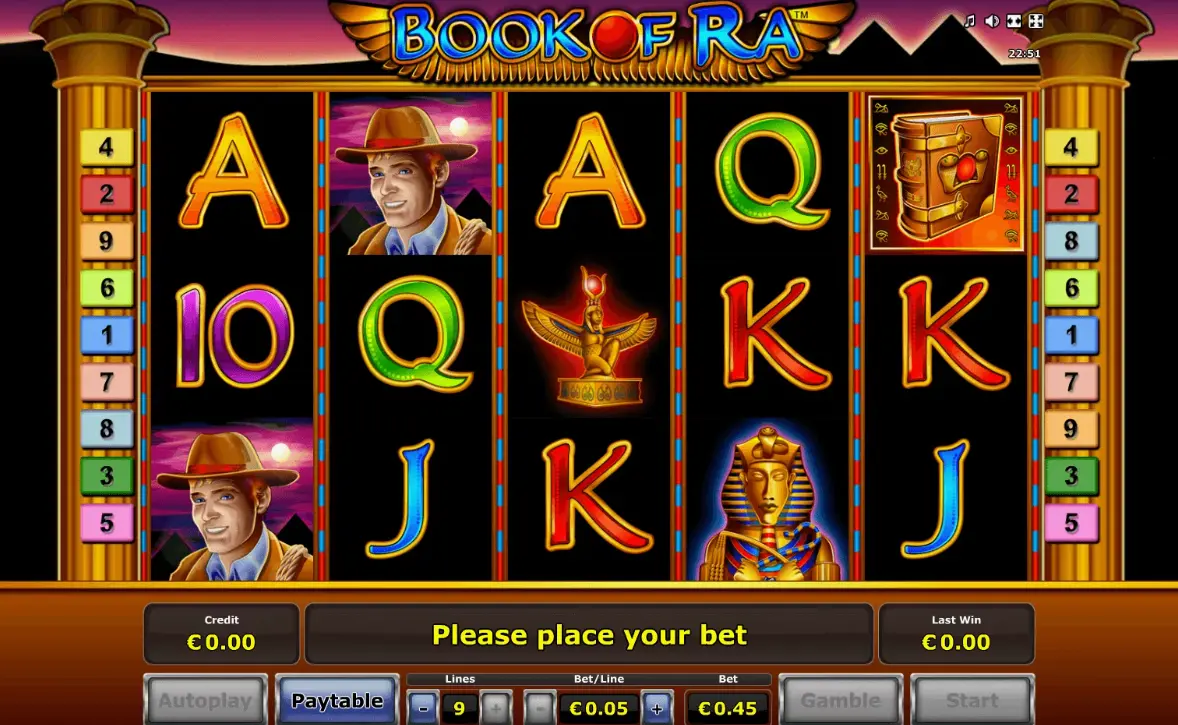Image resolution: width=1178 pixels, height=725 pixels.
Task: Enter fullscreen with the four-arrows icon
Action: [x=1036, y=21]
